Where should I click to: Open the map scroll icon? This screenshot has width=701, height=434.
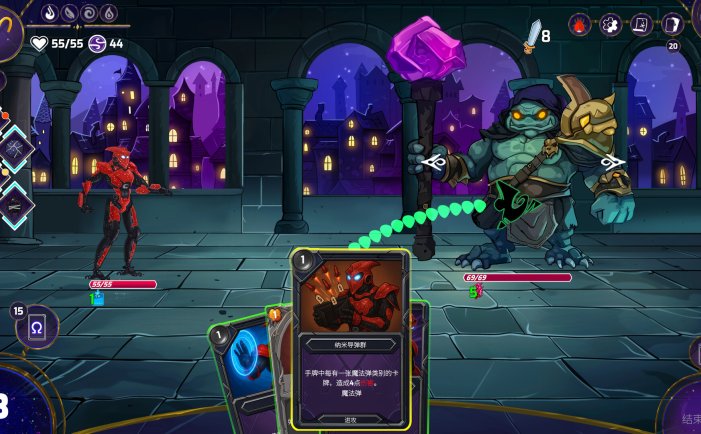click(641, 25)
